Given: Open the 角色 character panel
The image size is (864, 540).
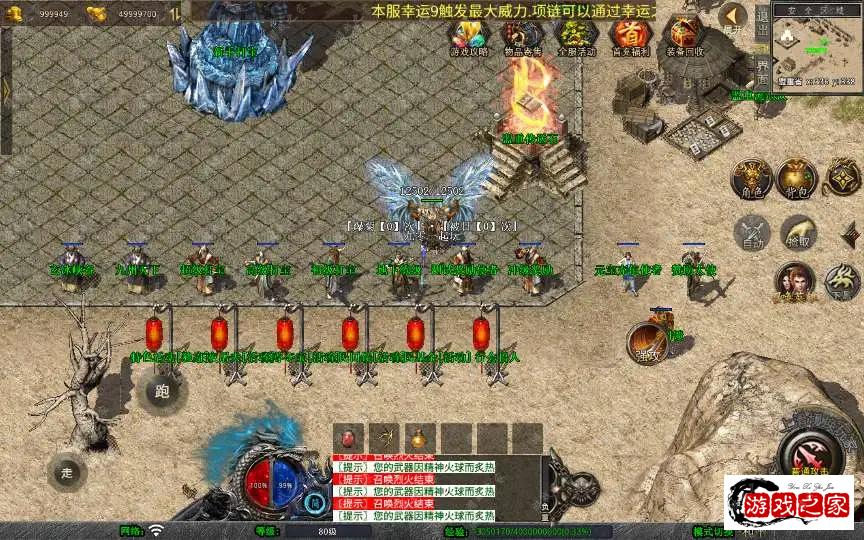Looking at the screenshot, I should 751,178.
